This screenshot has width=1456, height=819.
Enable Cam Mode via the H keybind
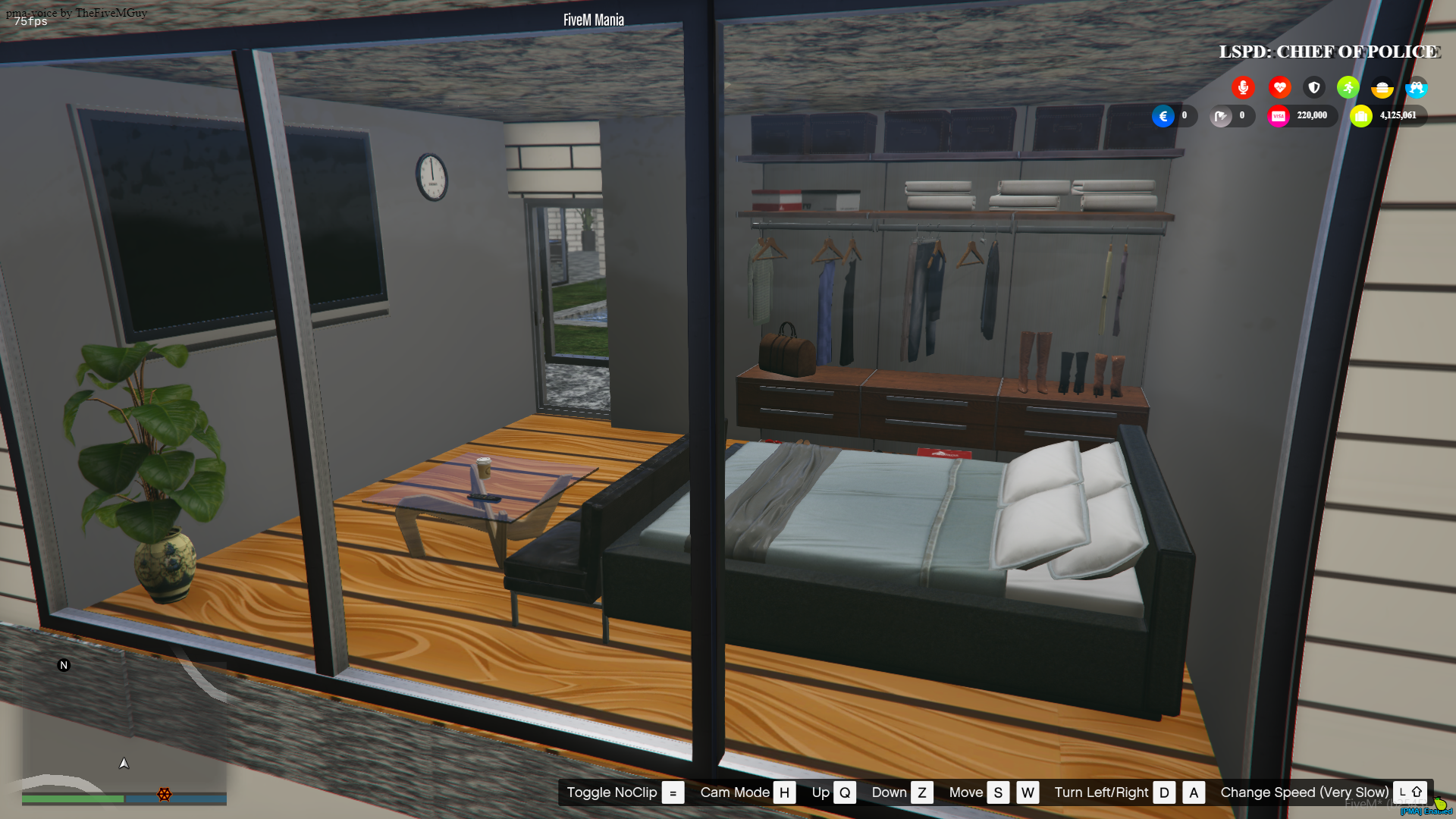pos(785,792)
